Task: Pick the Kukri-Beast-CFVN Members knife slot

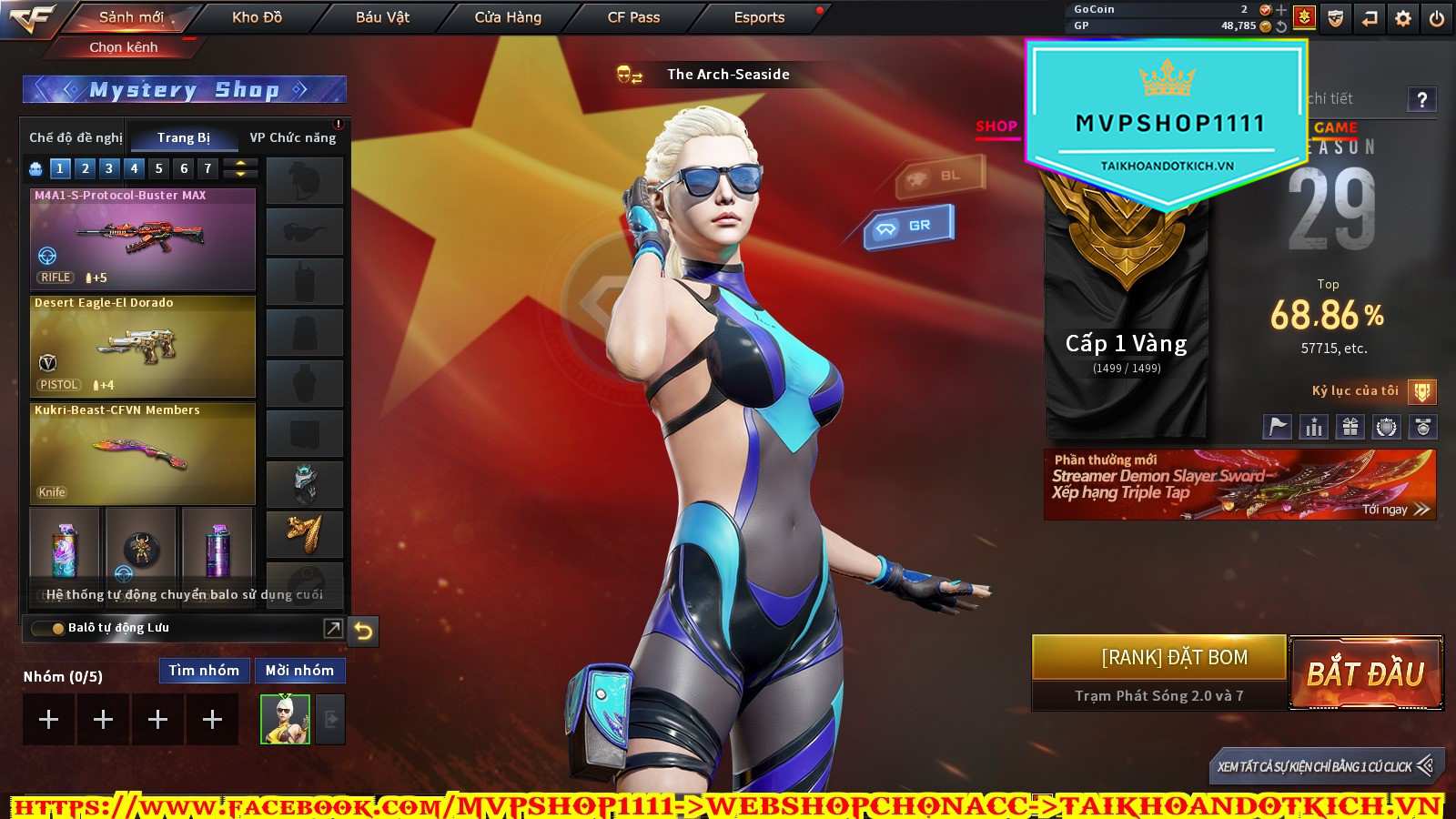Action: 143,453
